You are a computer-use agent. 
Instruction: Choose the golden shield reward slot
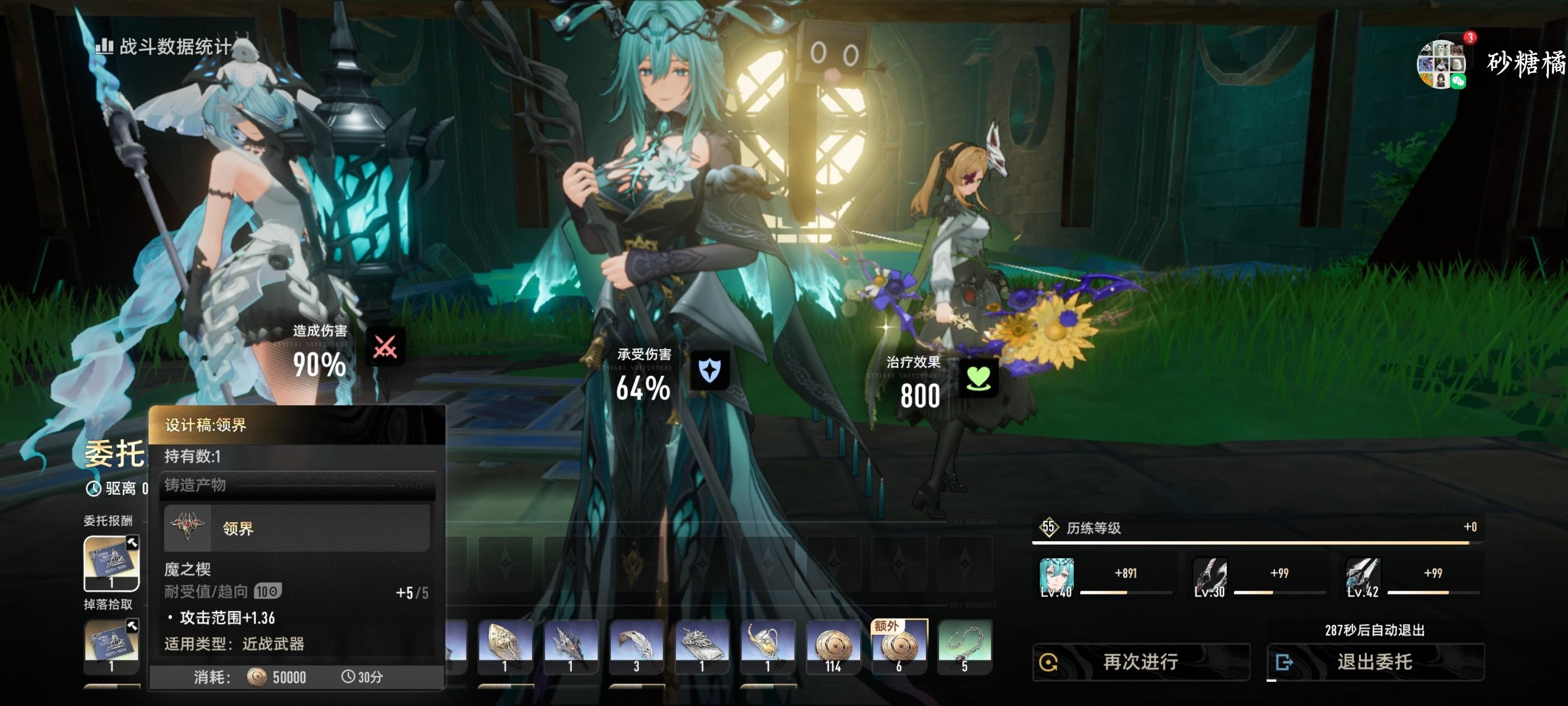[505, 645]
